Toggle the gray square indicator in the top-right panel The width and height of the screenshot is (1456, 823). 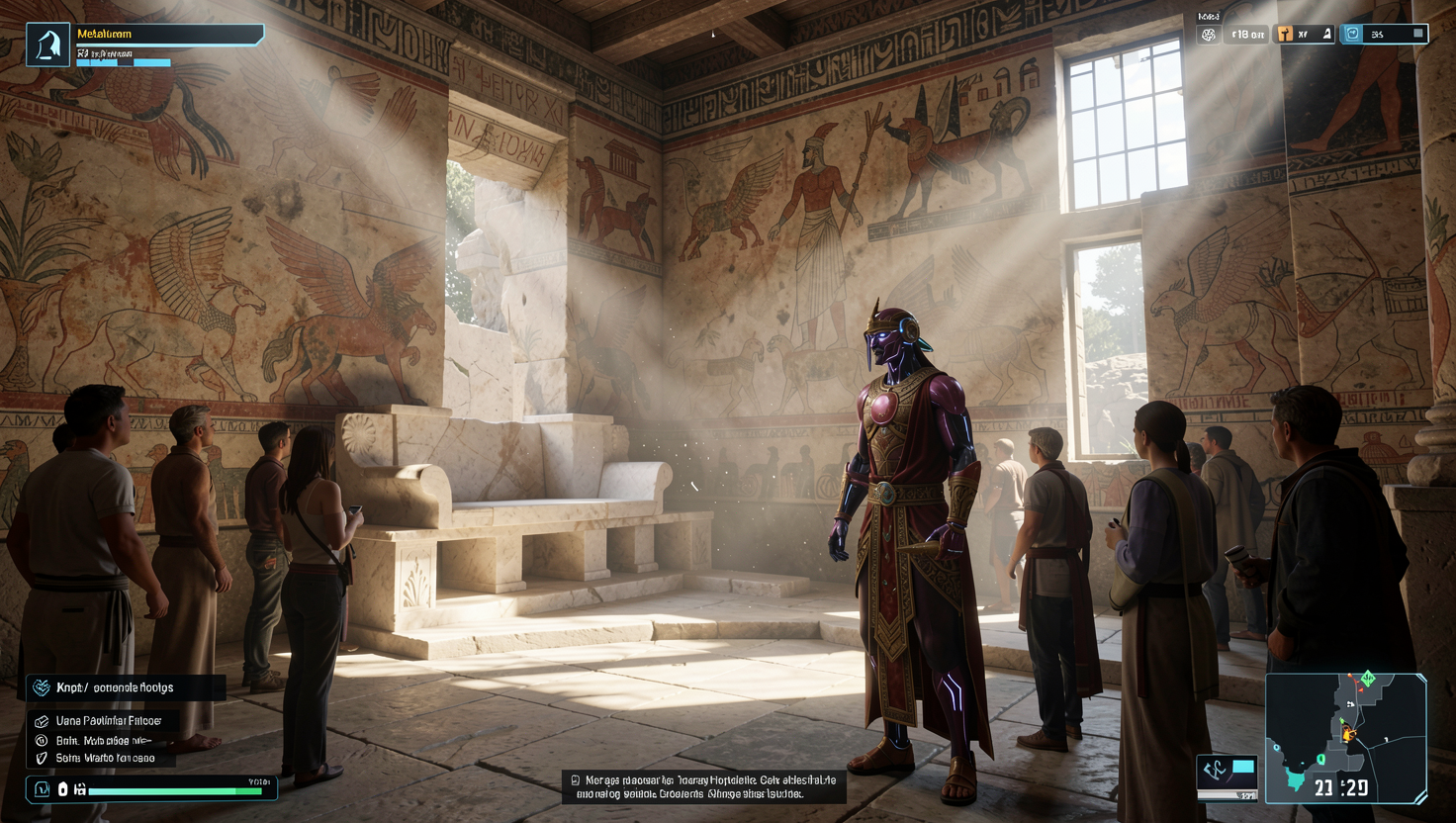coord(1418,33)
